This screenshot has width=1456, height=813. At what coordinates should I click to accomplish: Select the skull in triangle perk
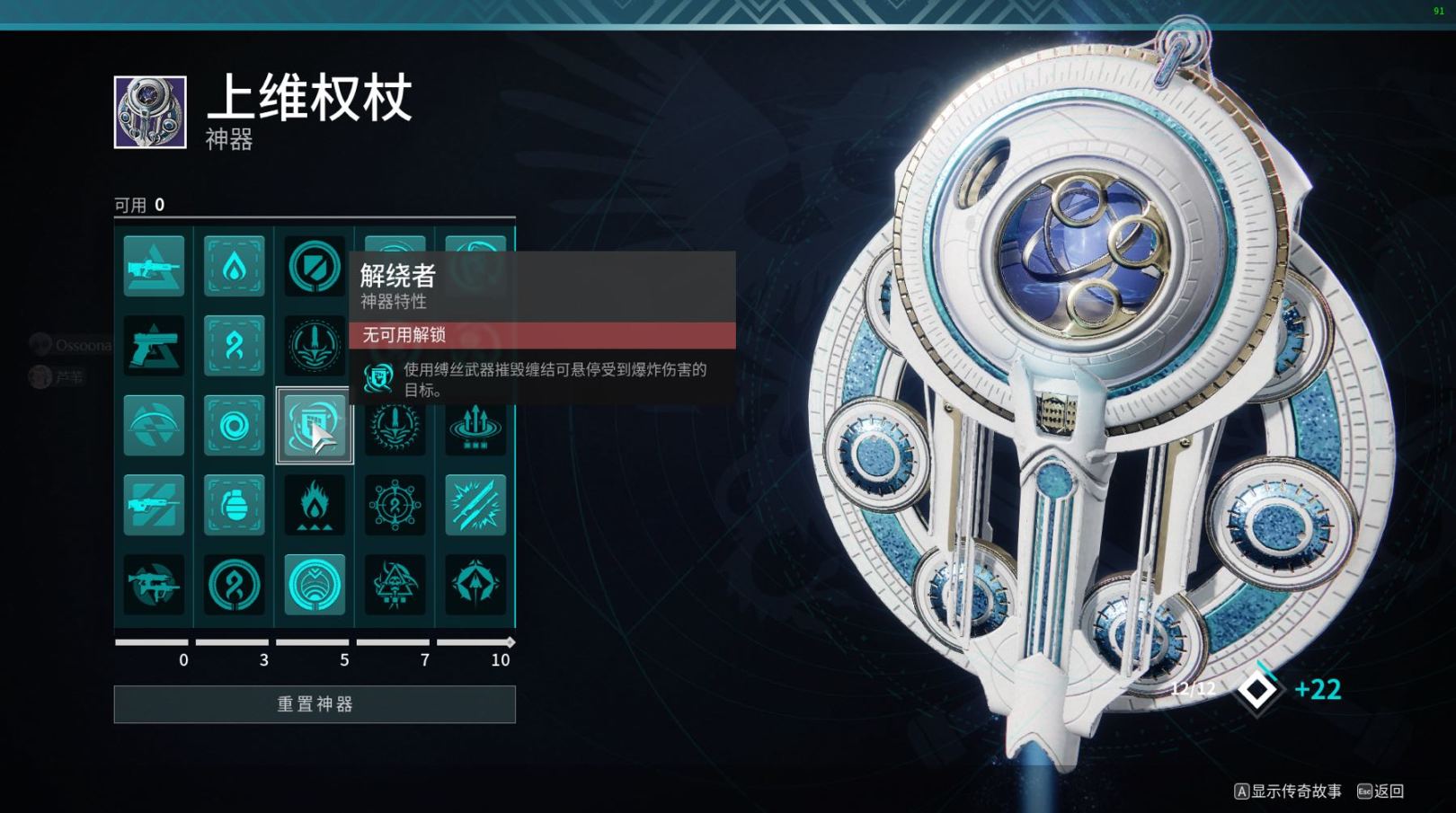395,585
